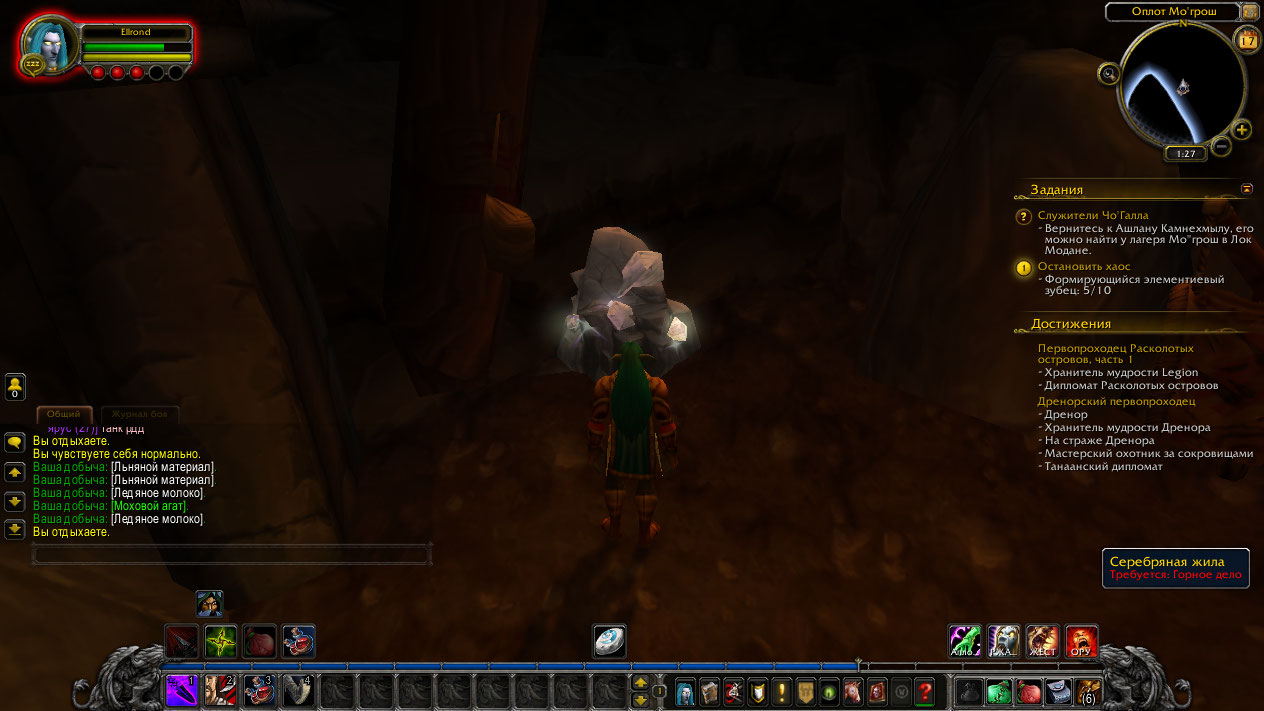Open the character info micro button
This screenshot has width=1264, height=711.
[x=686, y=691]
